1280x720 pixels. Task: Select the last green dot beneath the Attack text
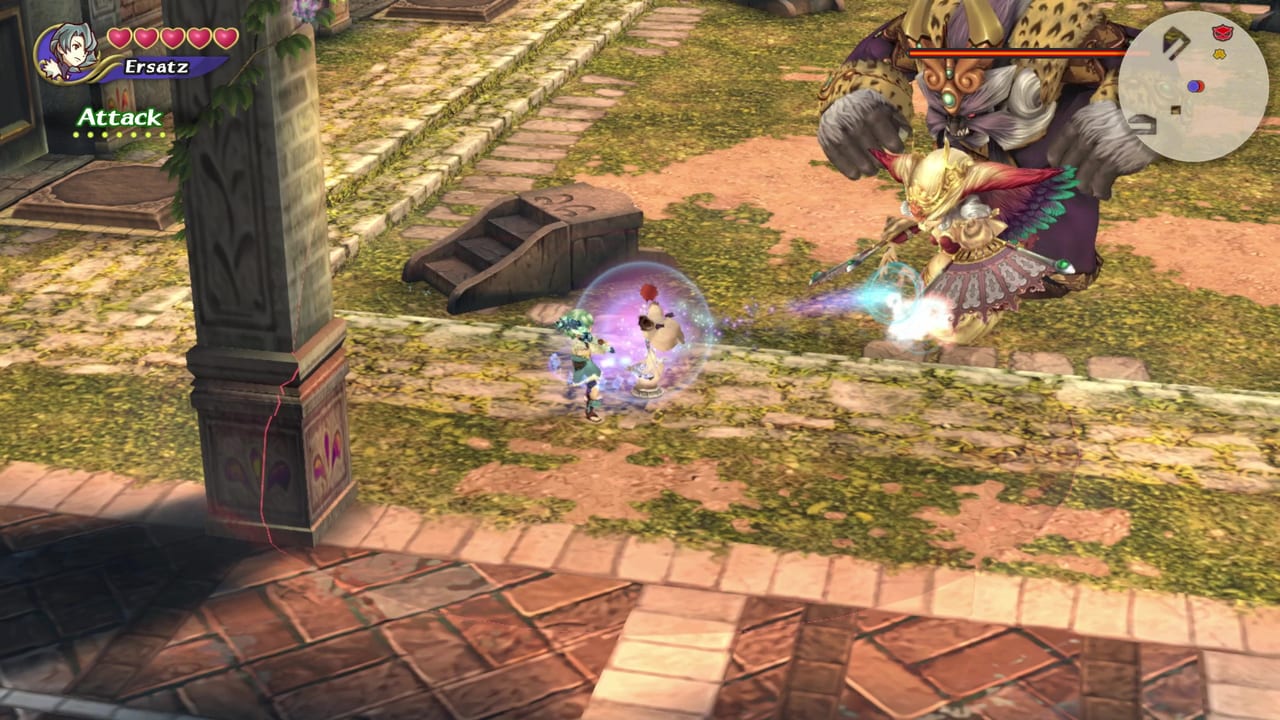(x=163, y=134)
